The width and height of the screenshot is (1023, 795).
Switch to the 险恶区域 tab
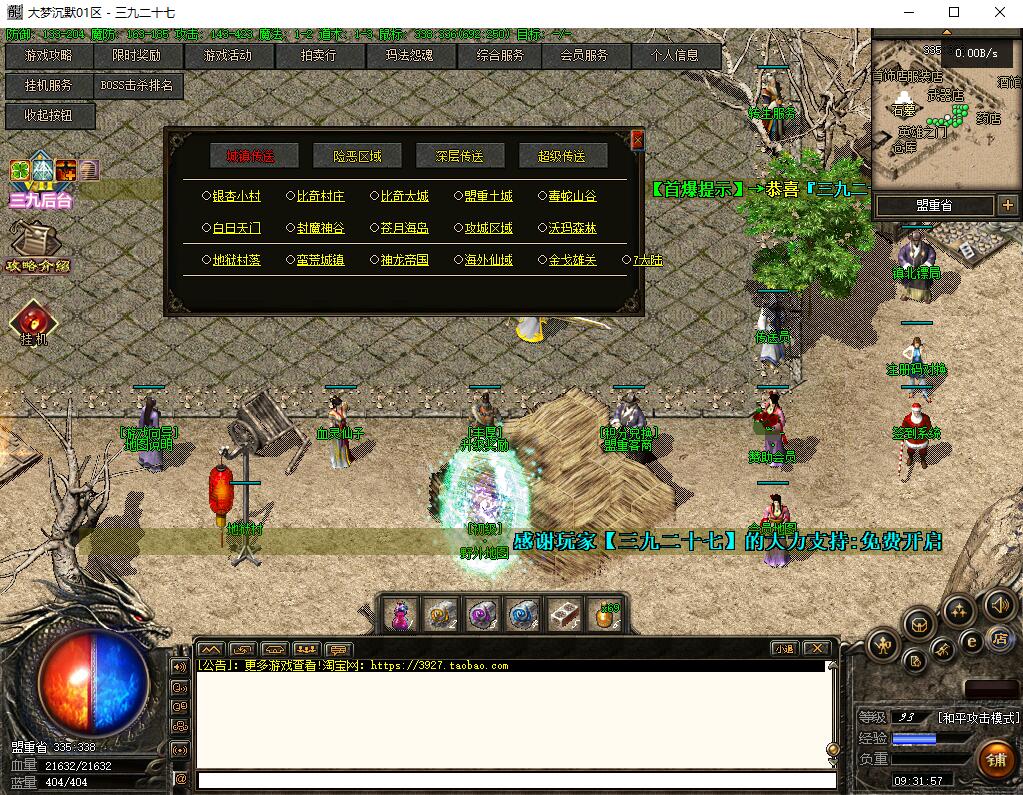point(357,156)
